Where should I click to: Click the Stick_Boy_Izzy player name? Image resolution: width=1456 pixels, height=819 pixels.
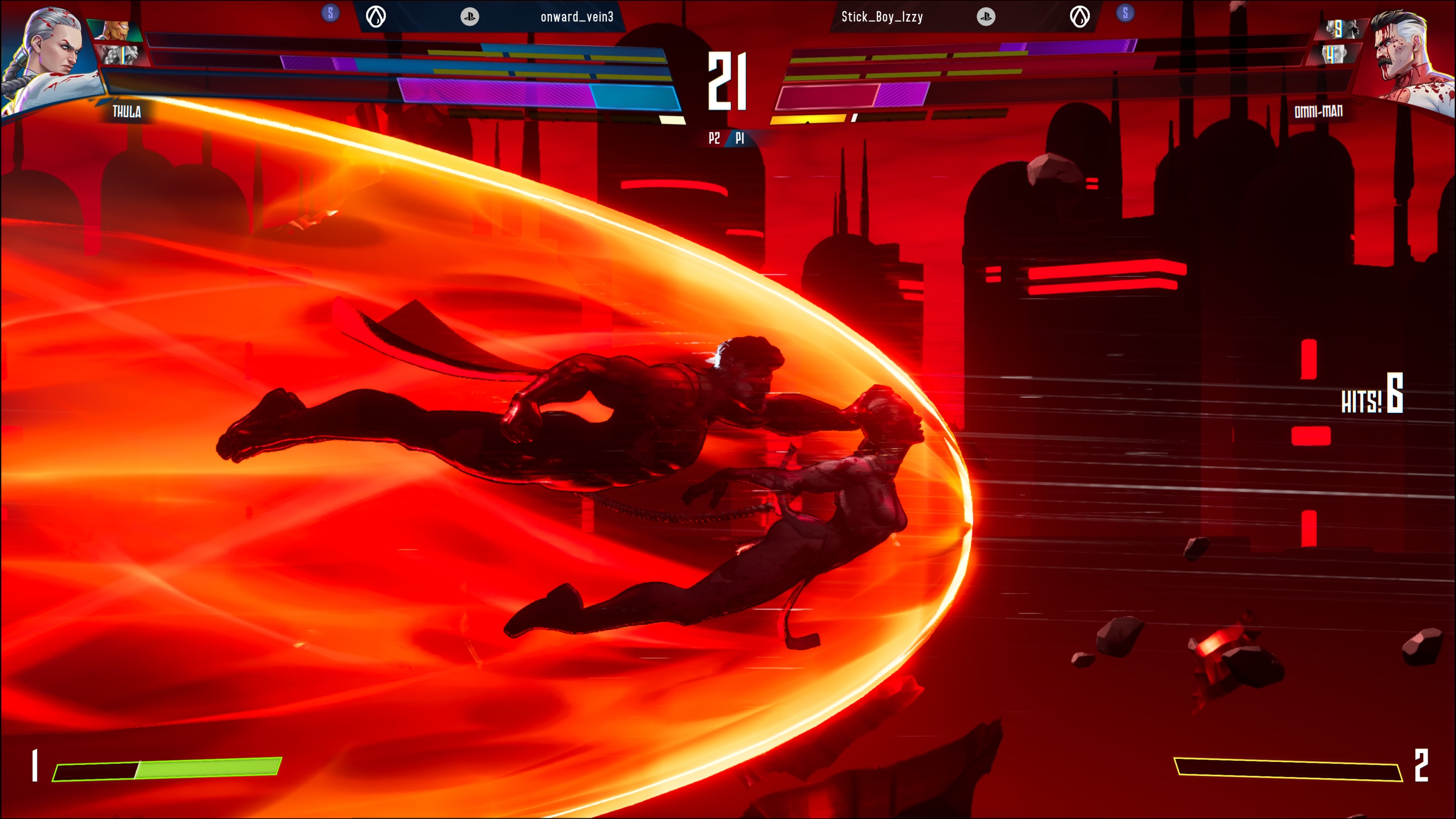point(882,17)
